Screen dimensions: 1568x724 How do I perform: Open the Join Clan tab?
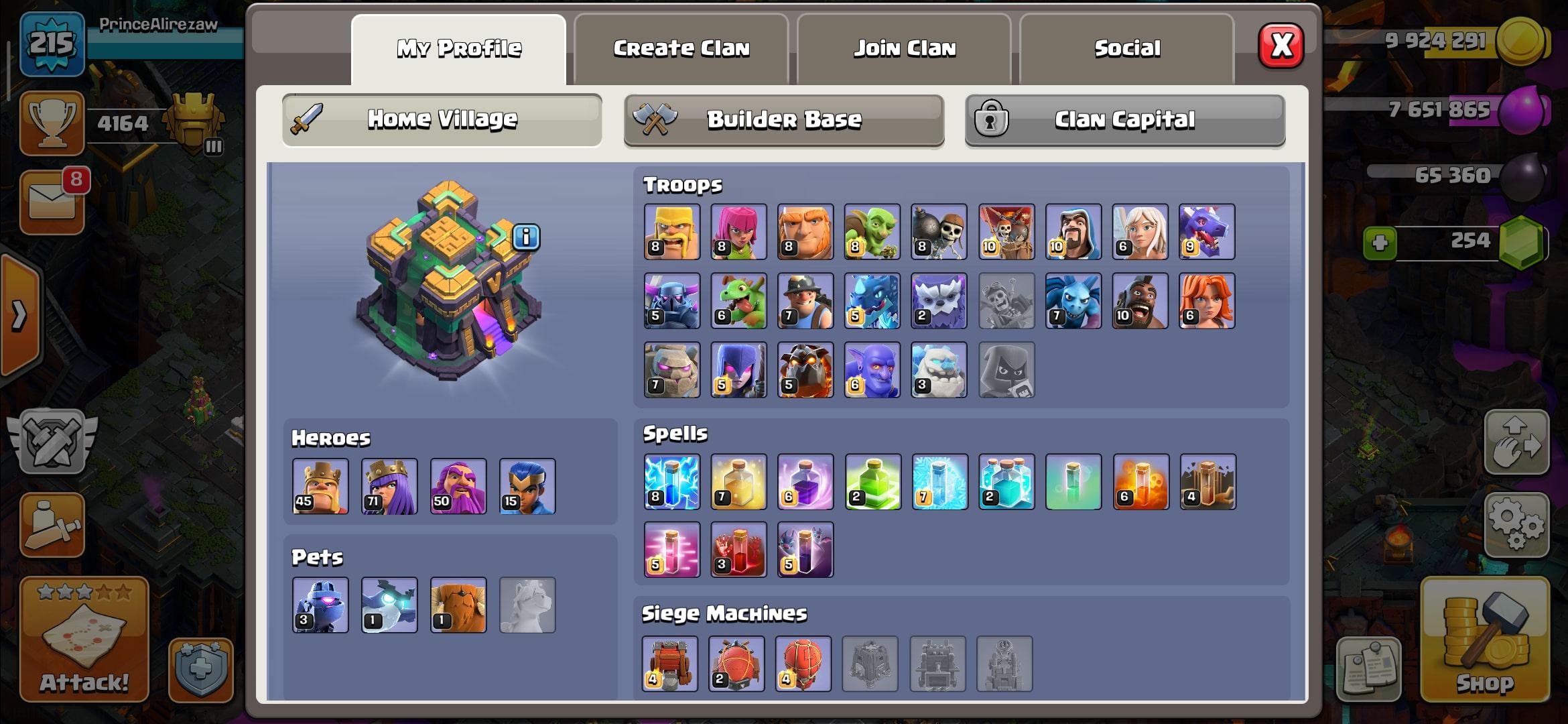coord(904,49)
